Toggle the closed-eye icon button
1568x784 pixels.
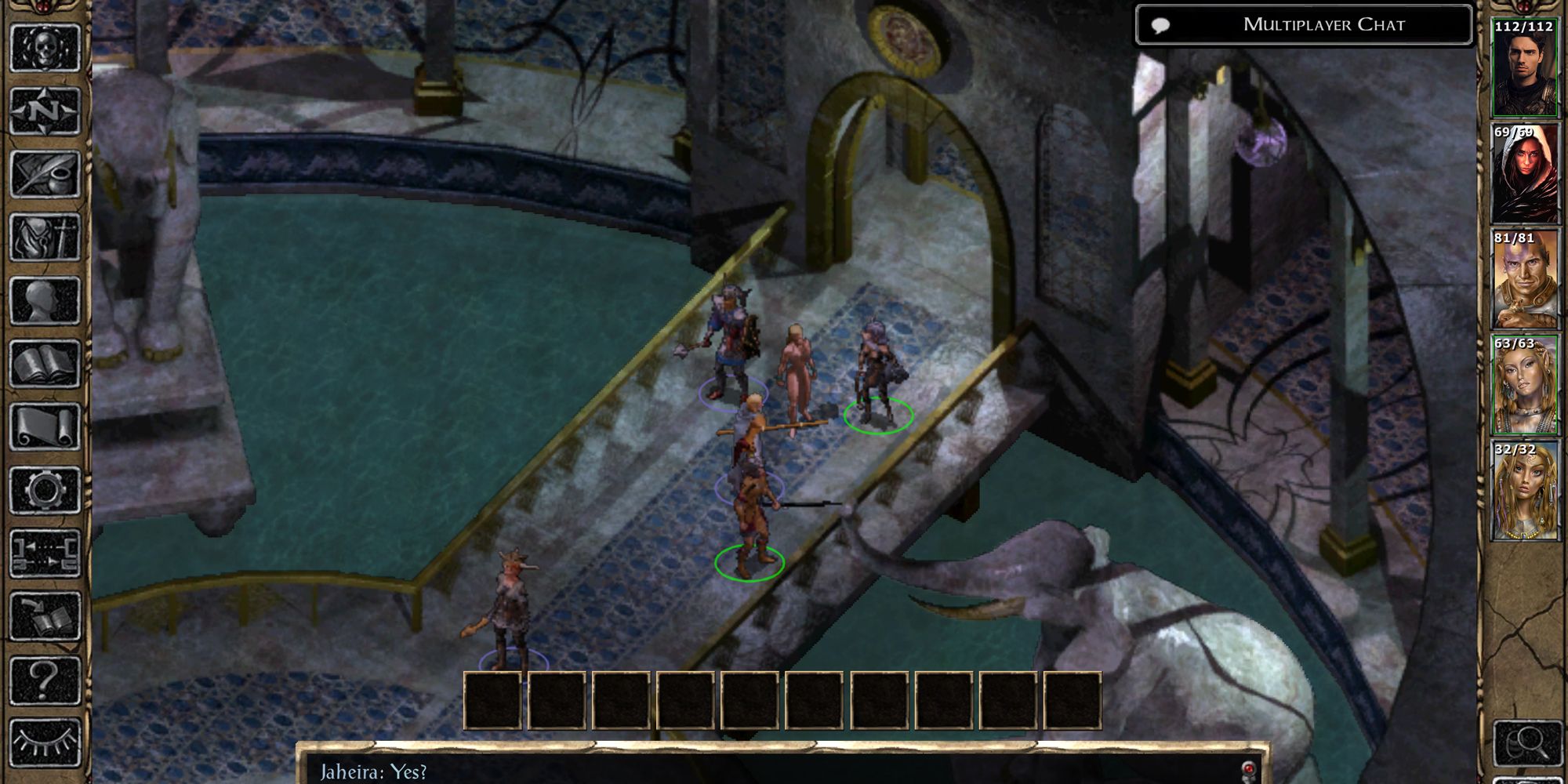click(45, 742)
